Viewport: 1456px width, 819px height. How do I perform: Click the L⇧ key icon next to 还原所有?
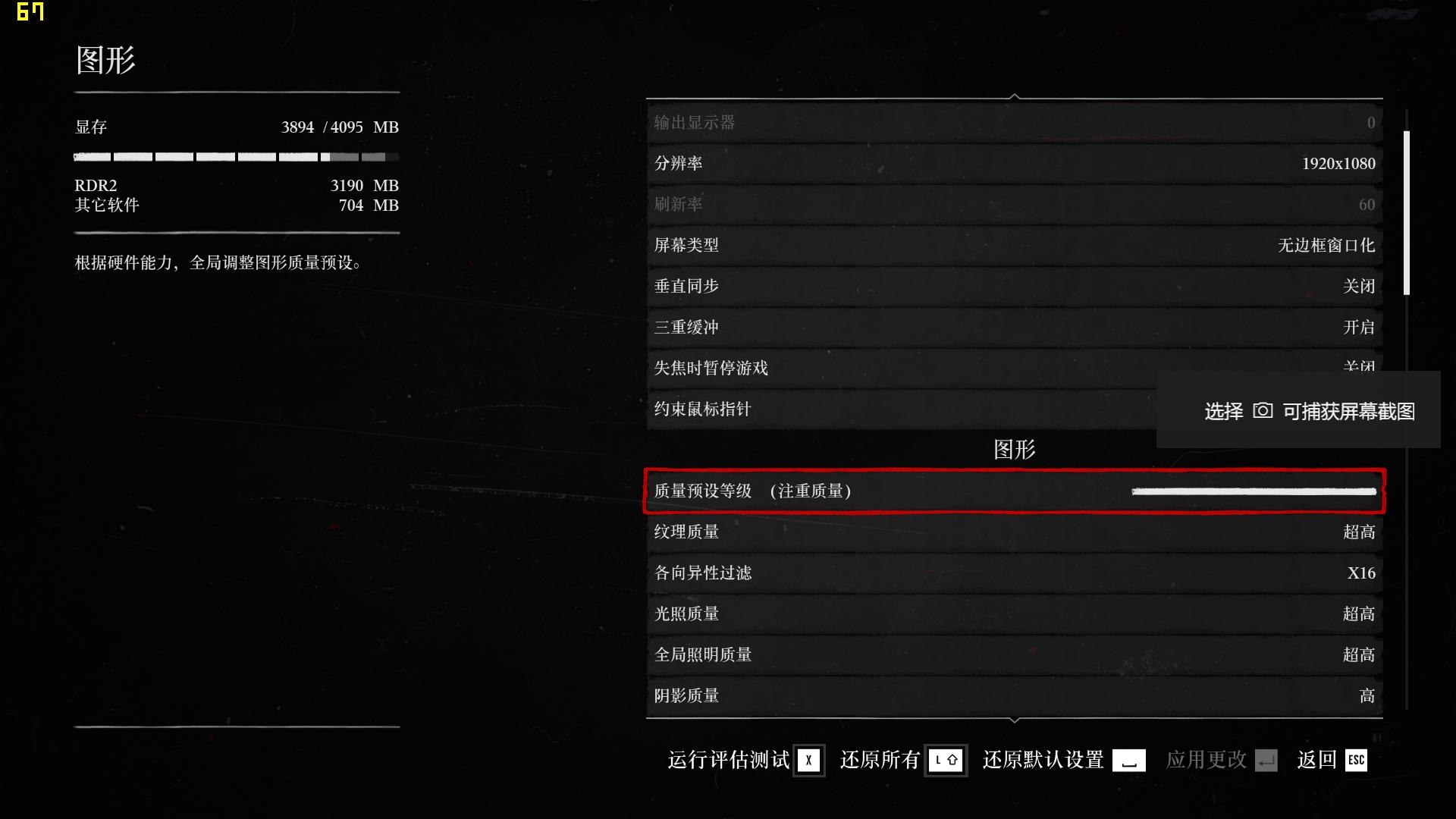pos(947,761)
